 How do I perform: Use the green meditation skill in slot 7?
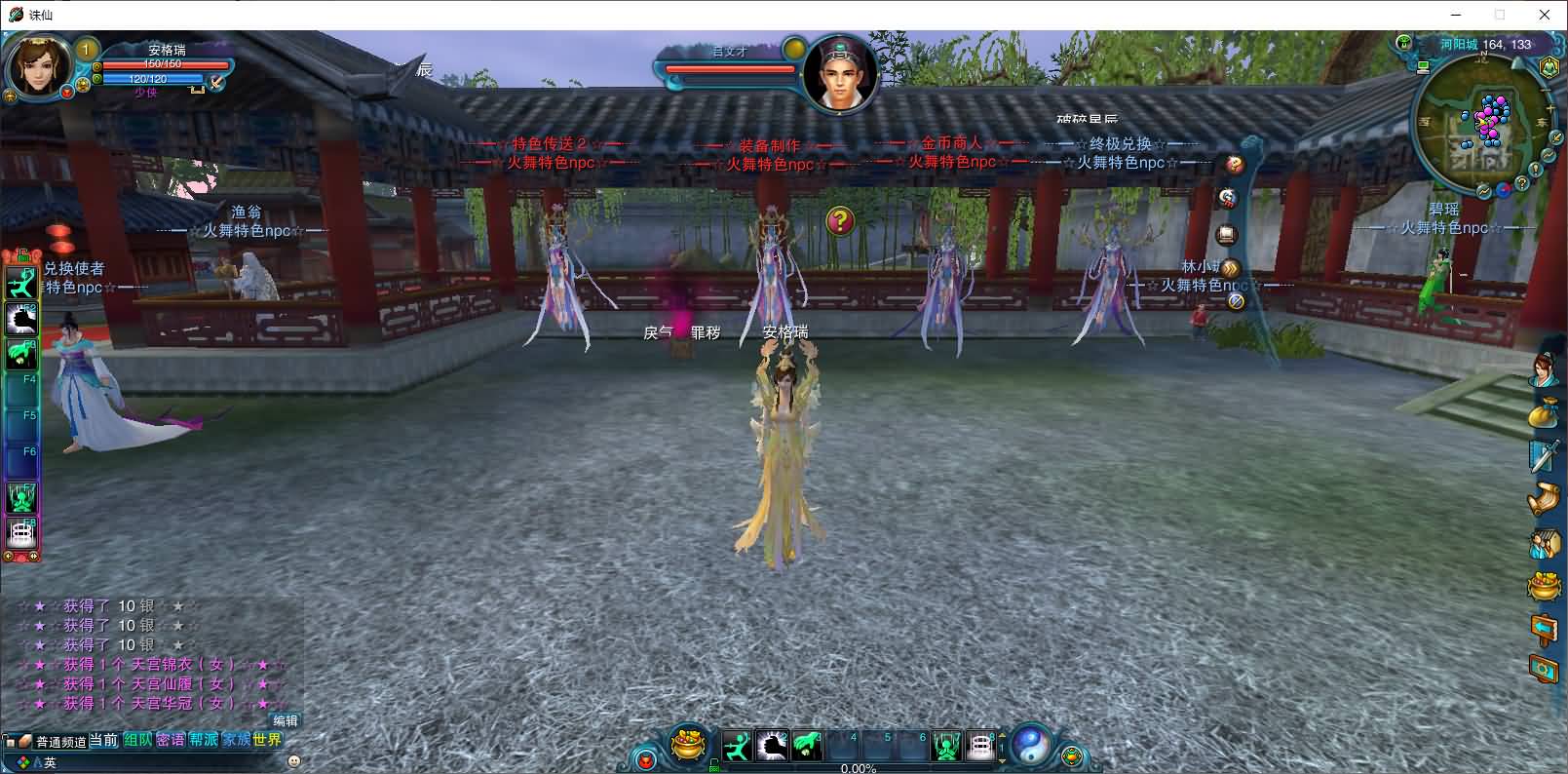[x=946, y=747]
